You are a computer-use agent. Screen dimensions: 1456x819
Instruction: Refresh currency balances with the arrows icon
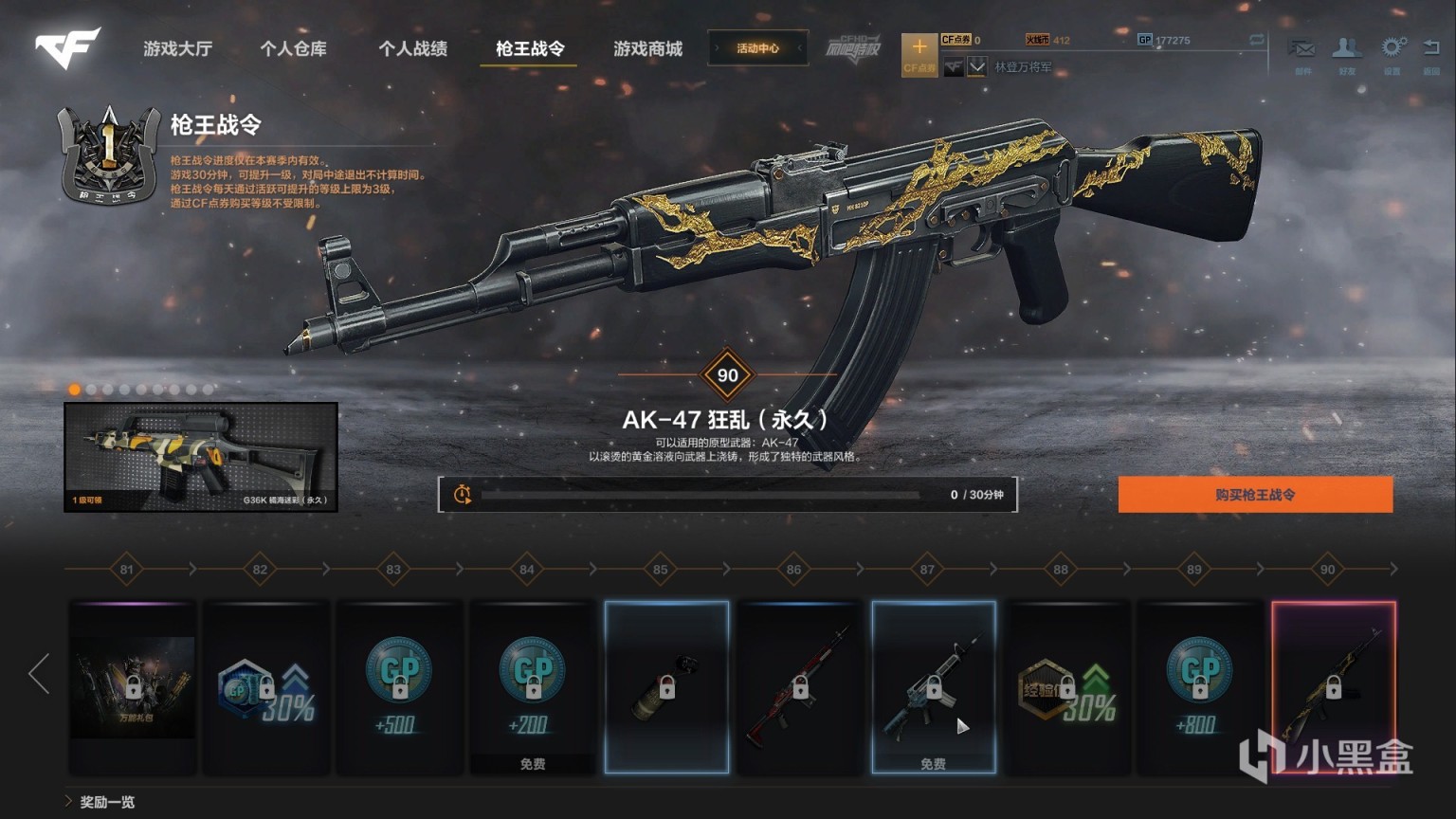click(x=1257, y=41)
